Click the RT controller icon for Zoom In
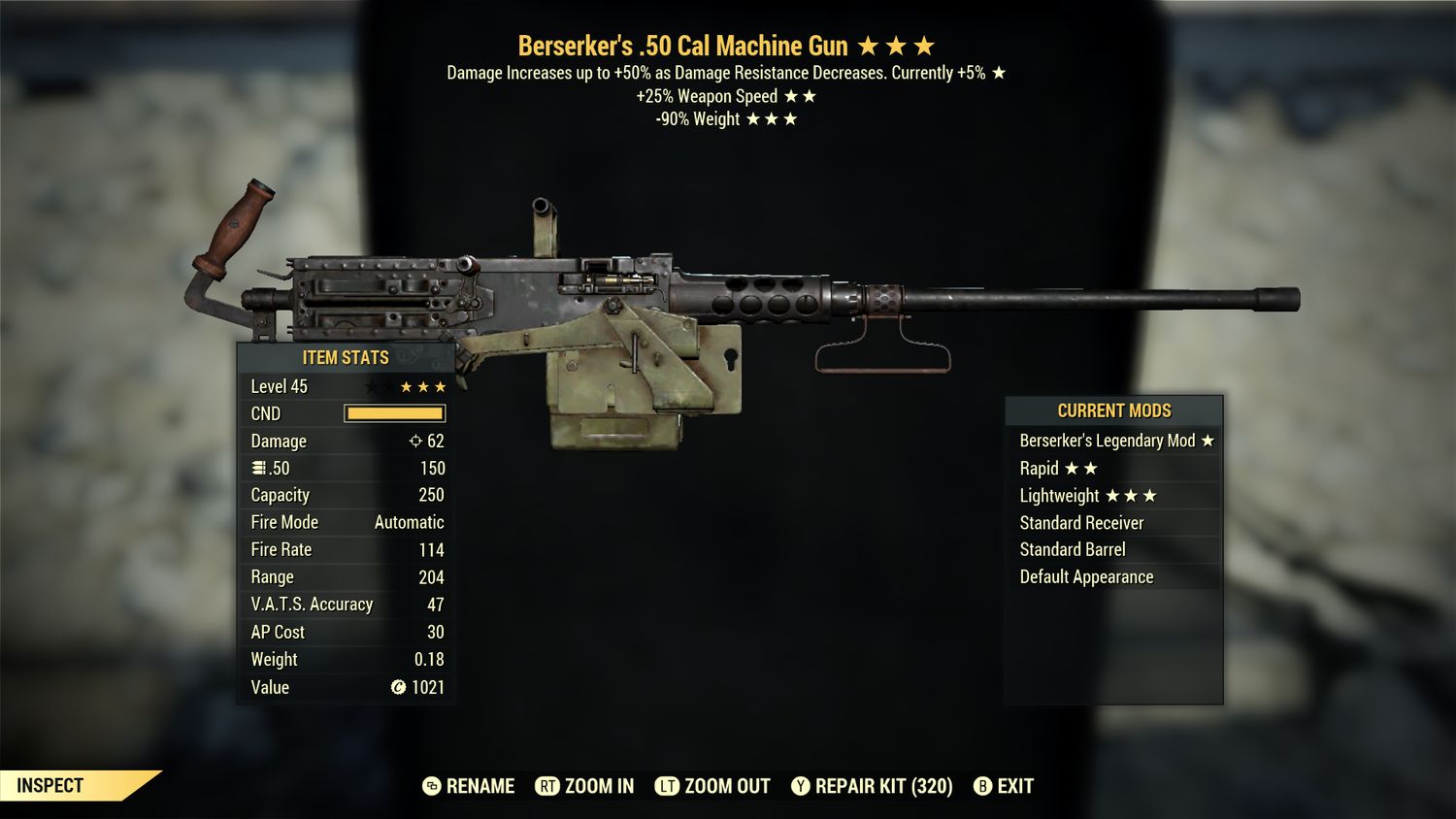This screenshot has height=819, width=1456. pyautogui.click(x=547, y=786)
